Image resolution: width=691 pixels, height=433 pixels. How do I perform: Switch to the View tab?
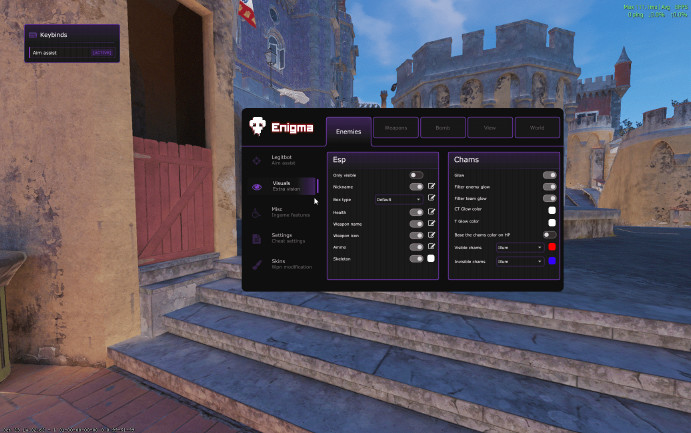489,128
